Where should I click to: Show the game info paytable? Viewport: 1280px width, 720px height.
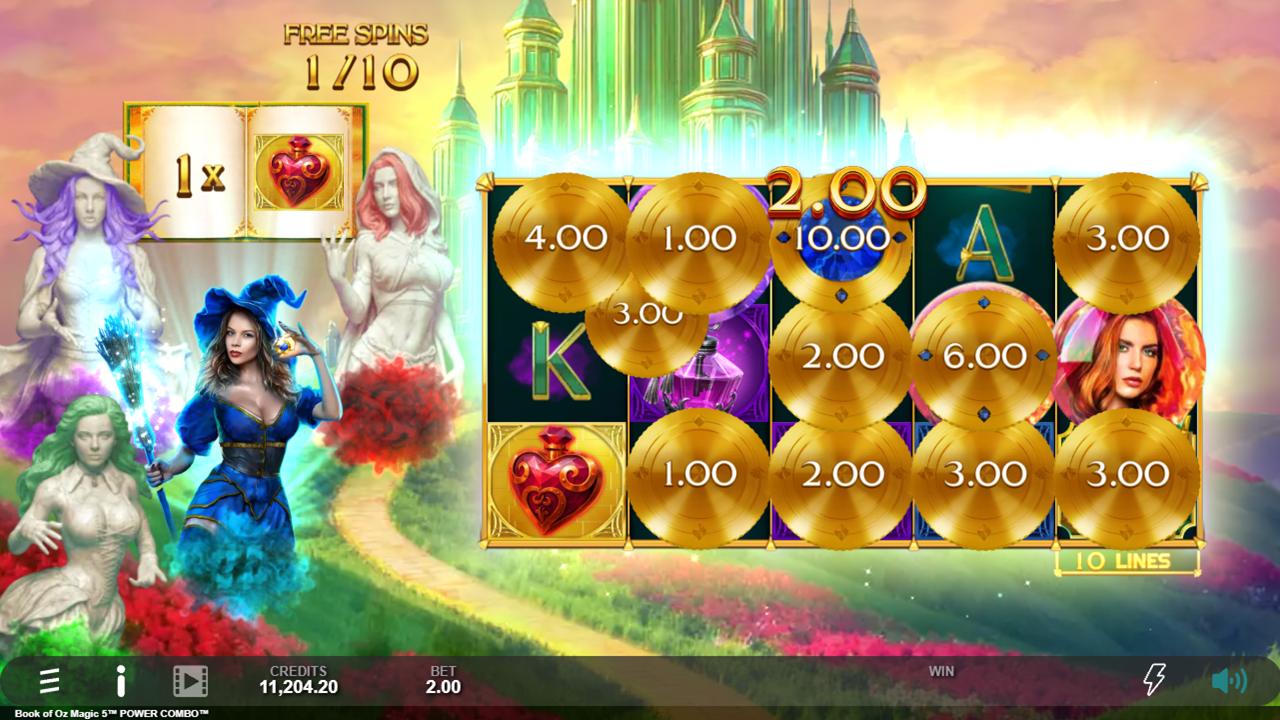pos(120,681)
